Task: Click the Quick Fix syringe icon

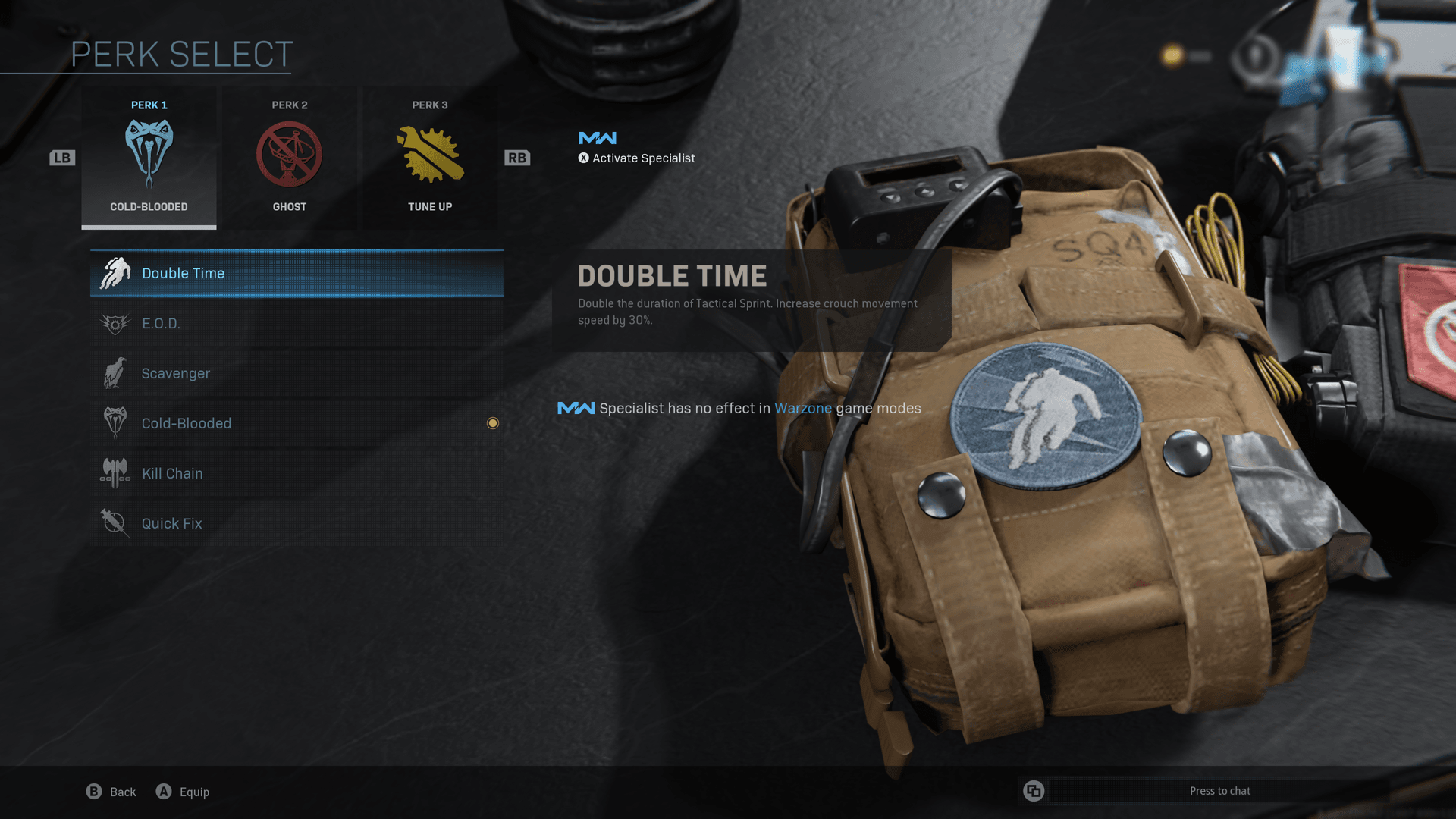Action: (x=114, y=522)
